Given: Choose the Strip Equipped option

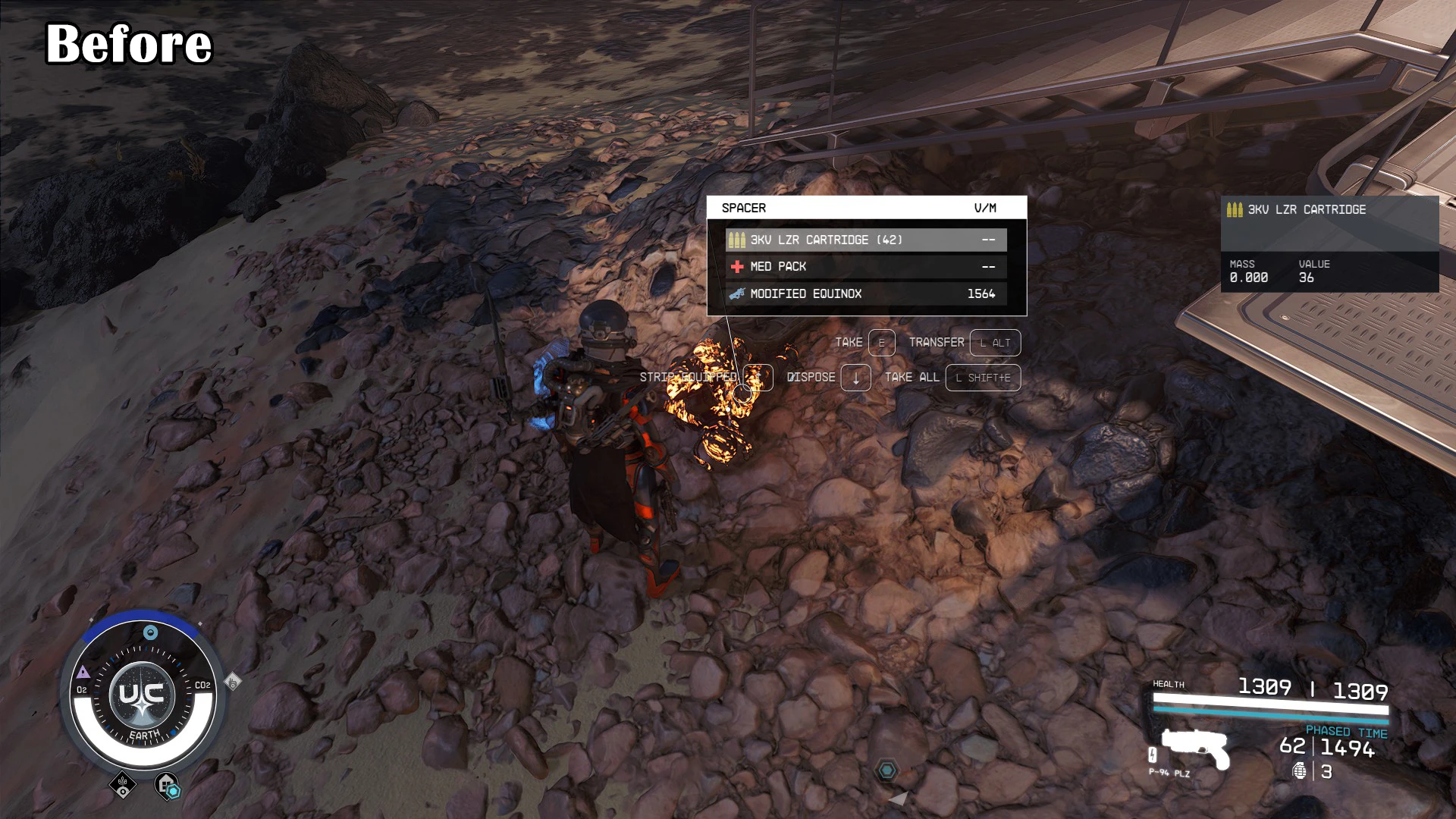Looking at the screenshot, I should pyautogui.click(x=705, y=378).
